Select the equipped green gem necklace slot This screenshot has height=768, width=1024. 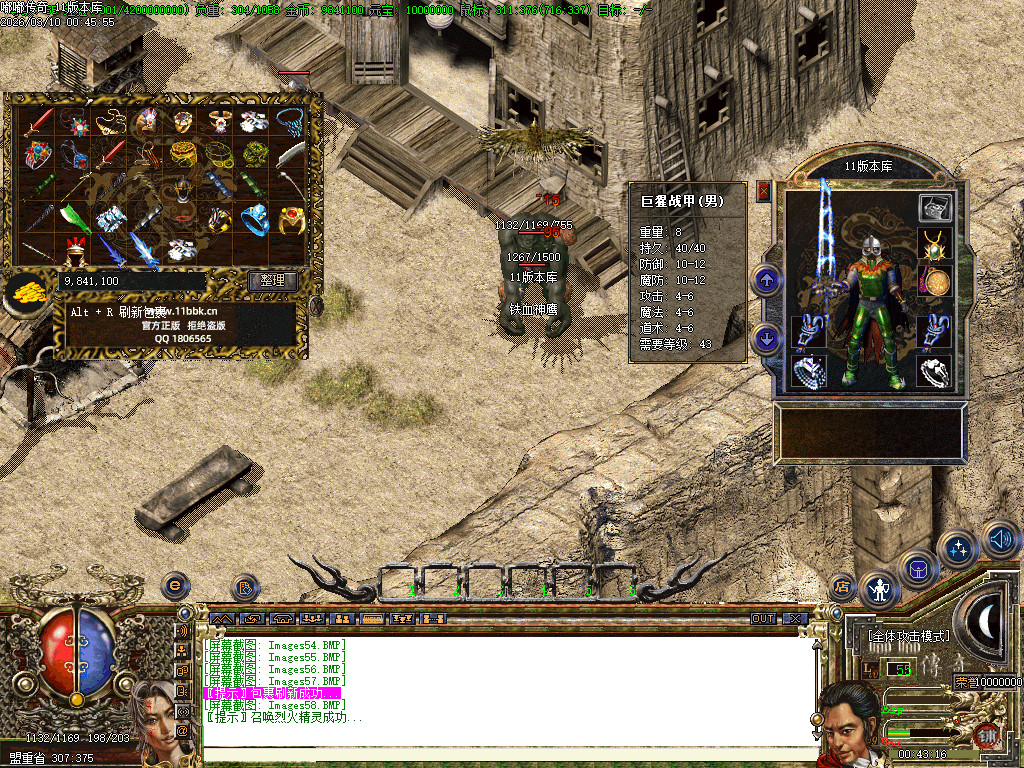click(934, 244)
